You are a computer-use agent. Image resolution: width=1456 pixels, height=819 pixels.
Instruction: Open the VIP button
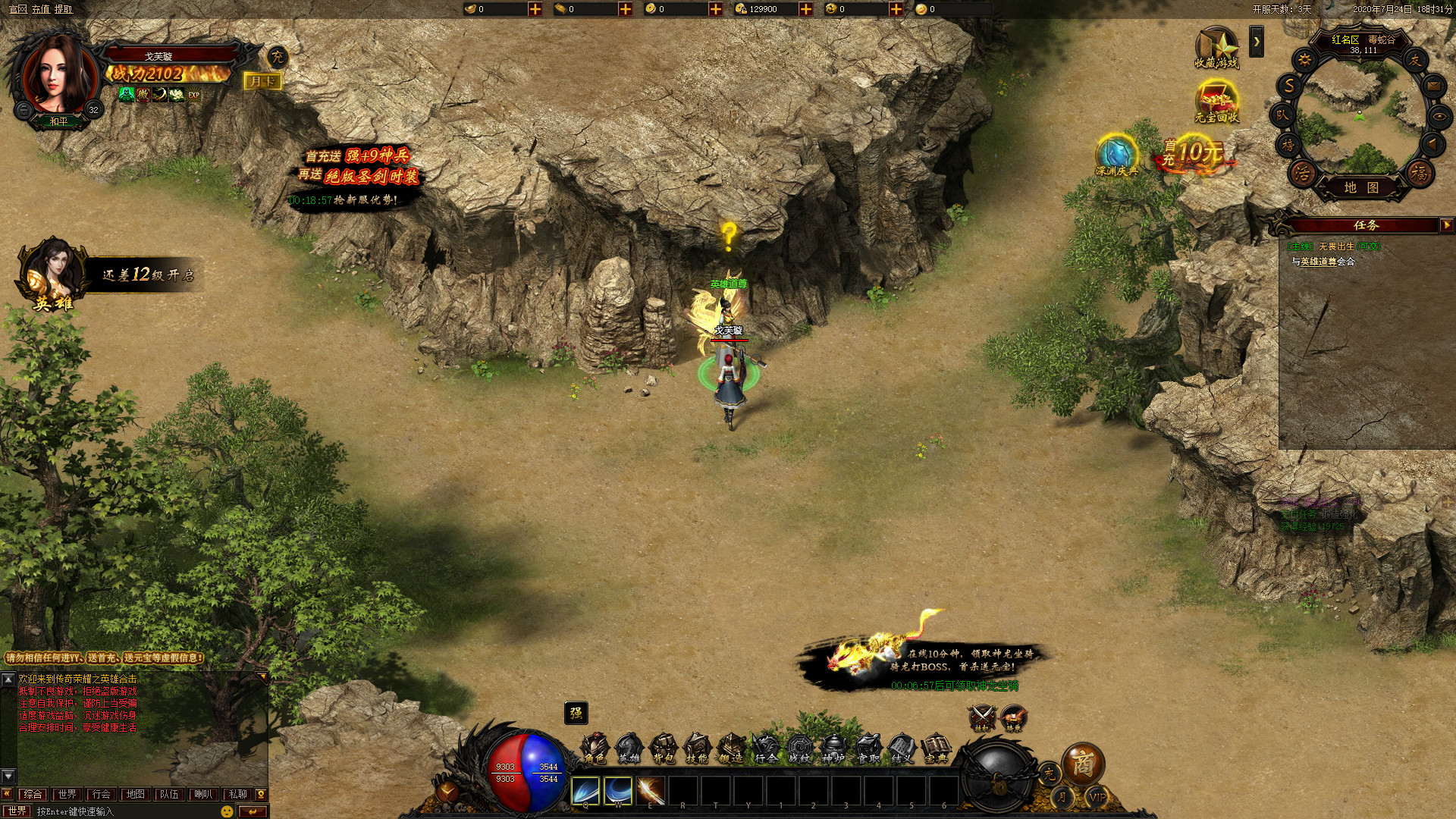click(1097, 797)
